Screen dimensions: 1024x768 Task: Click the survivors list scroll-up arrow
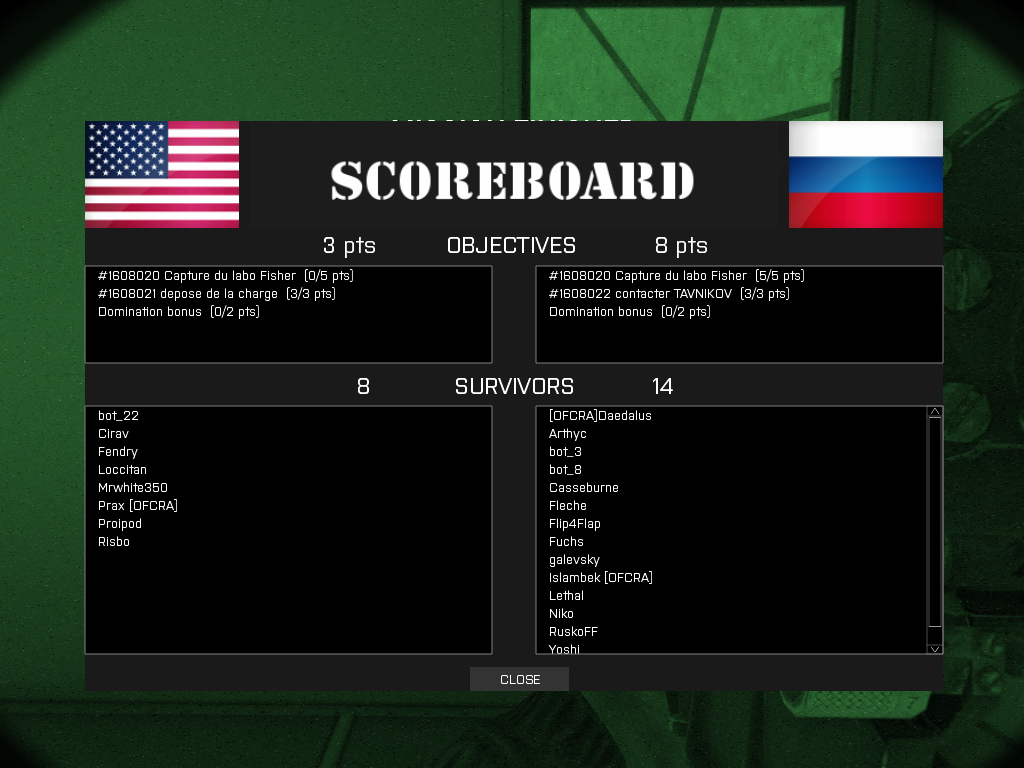click(x=935, y=412)
